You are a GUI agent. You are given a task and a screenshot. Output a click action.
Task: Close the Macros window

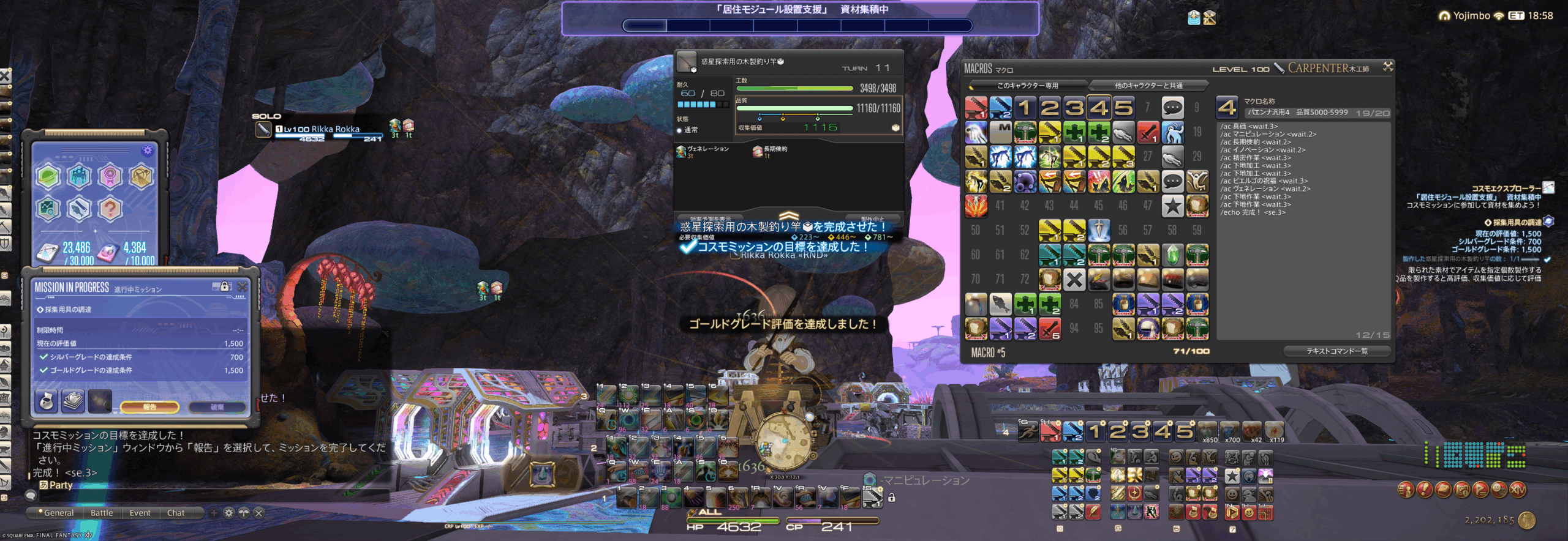[x=1387, y=67]
